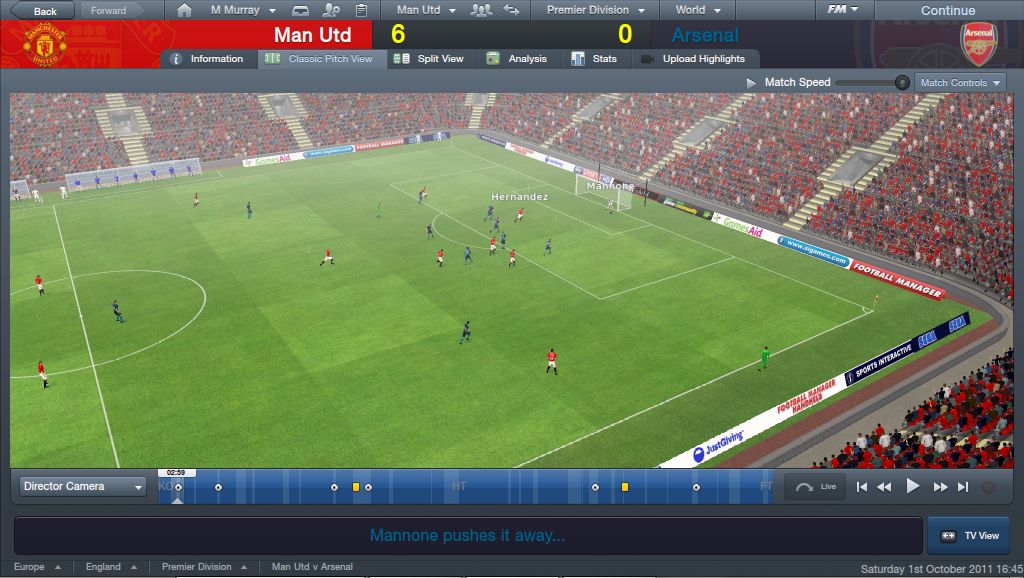The height and width of the screenshot is (578, 1024).
Task: Show the match Stats tab
Action: [594, 59]
